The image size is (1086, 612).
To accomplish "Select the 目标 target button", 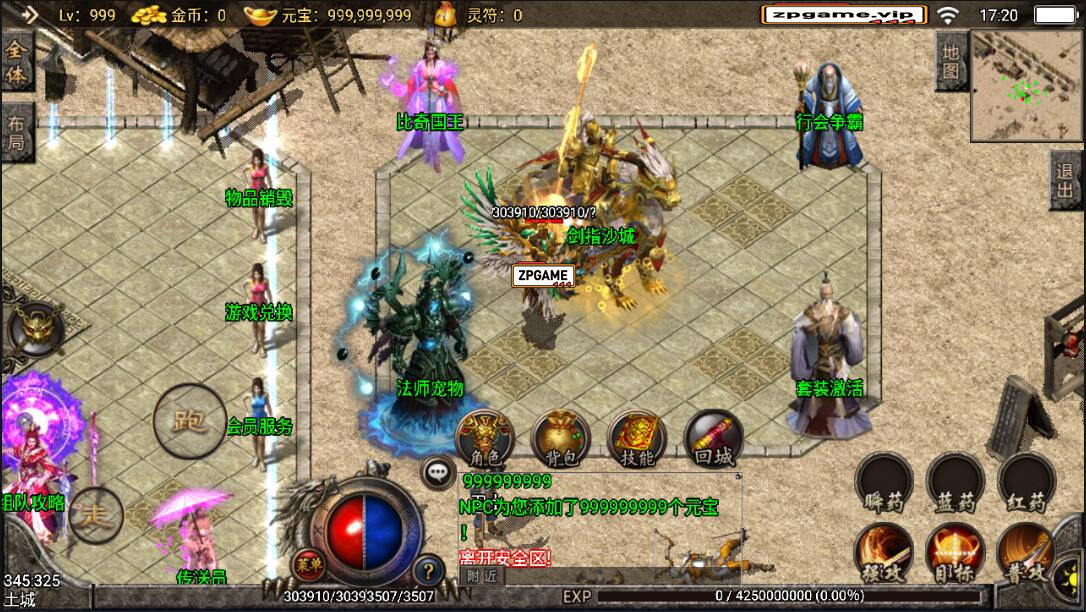I will tap(955, 553).
